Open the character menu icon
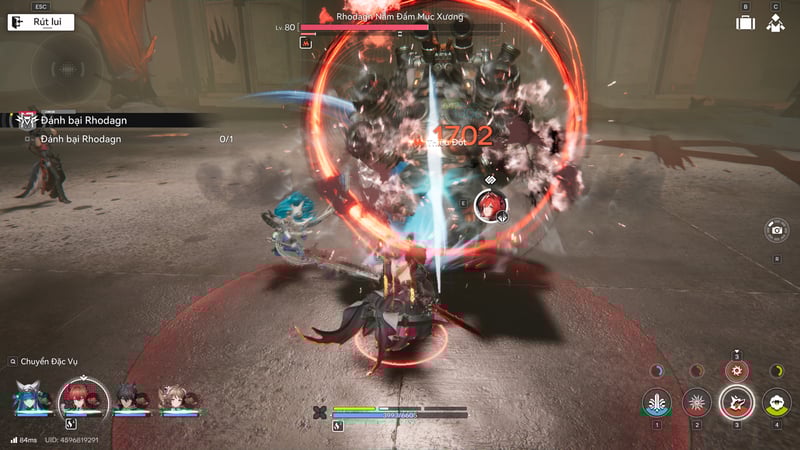The height and width of the screenshot is (450, 800). coord(775,23)
